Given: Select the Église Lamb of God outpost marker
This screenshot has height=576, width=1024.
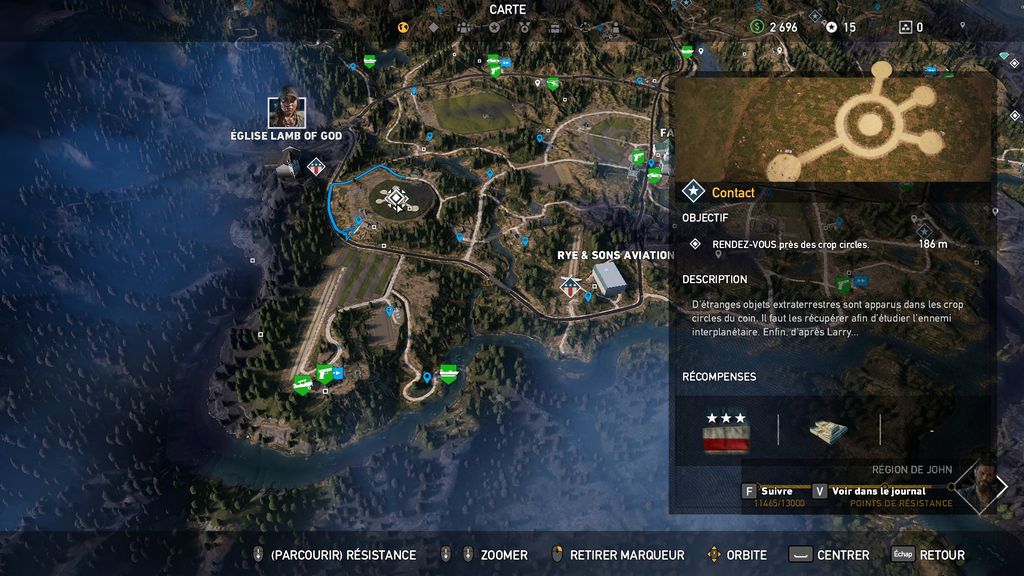Looking at the screenshot, I should tap(316, 167).
